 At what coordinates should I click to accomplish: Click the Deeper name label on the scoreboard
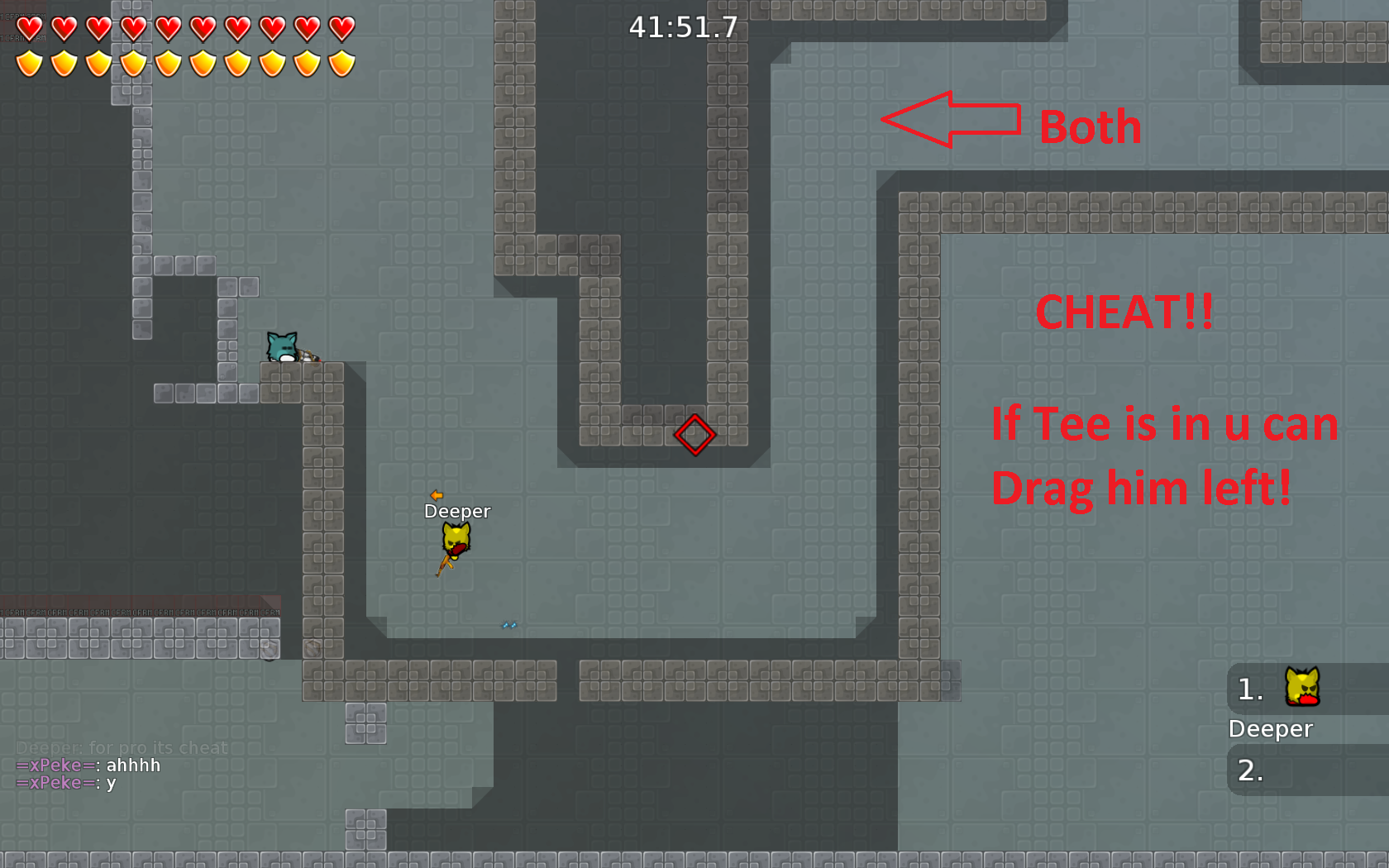[x=1271, y=729]
